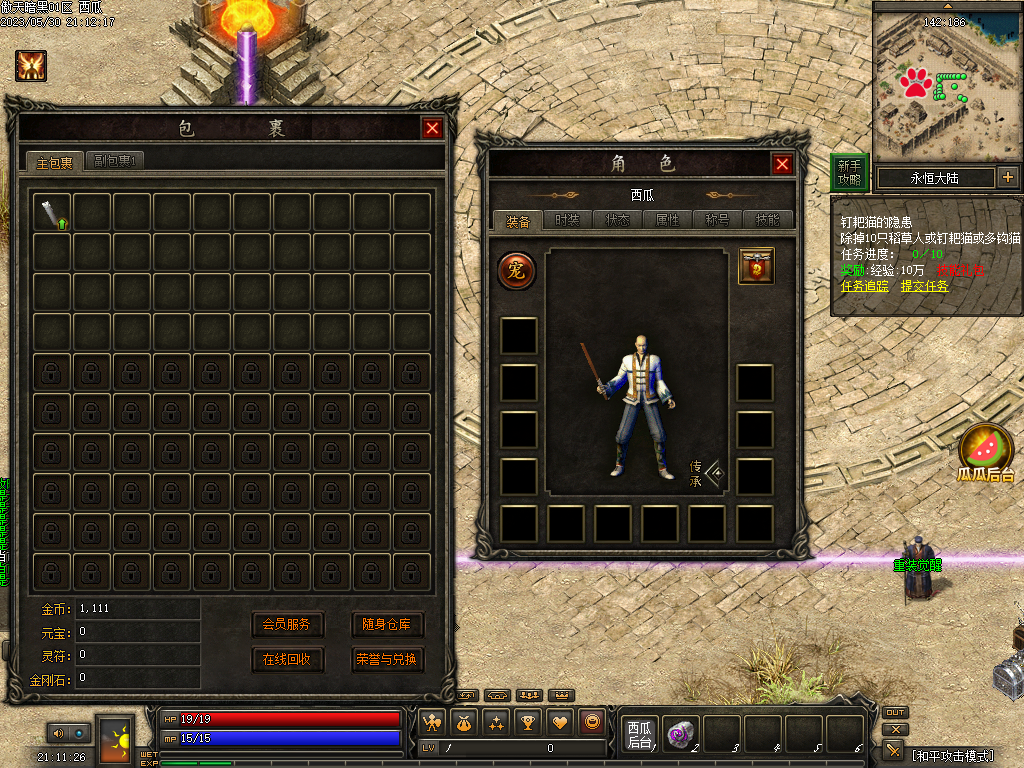Click the round 宠 pet button
The width and height of the screenshot is (1024, 768).
tap(517, 270)
